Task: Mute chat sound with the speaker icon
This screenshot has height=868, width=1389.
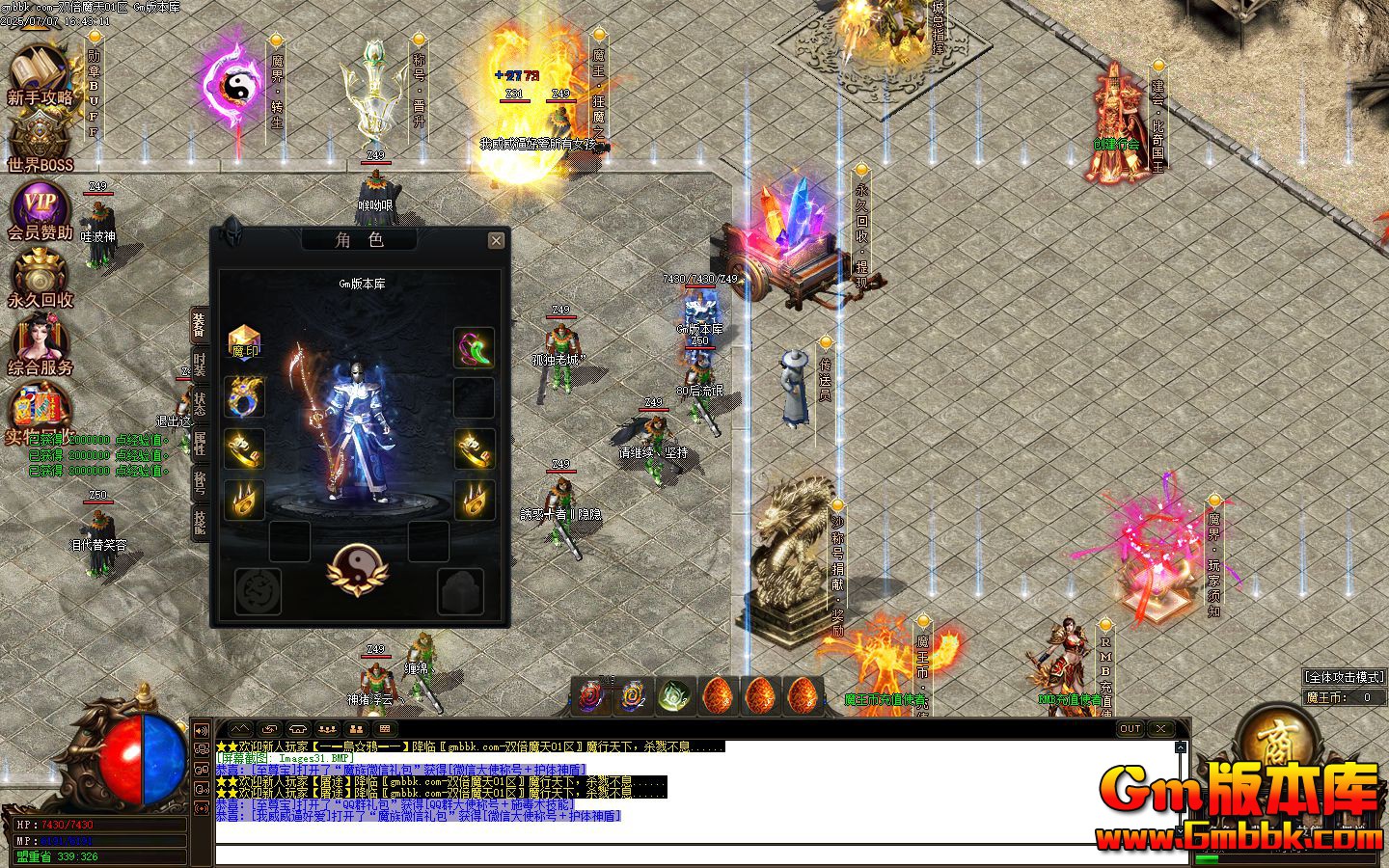Action: coord(201,730)
